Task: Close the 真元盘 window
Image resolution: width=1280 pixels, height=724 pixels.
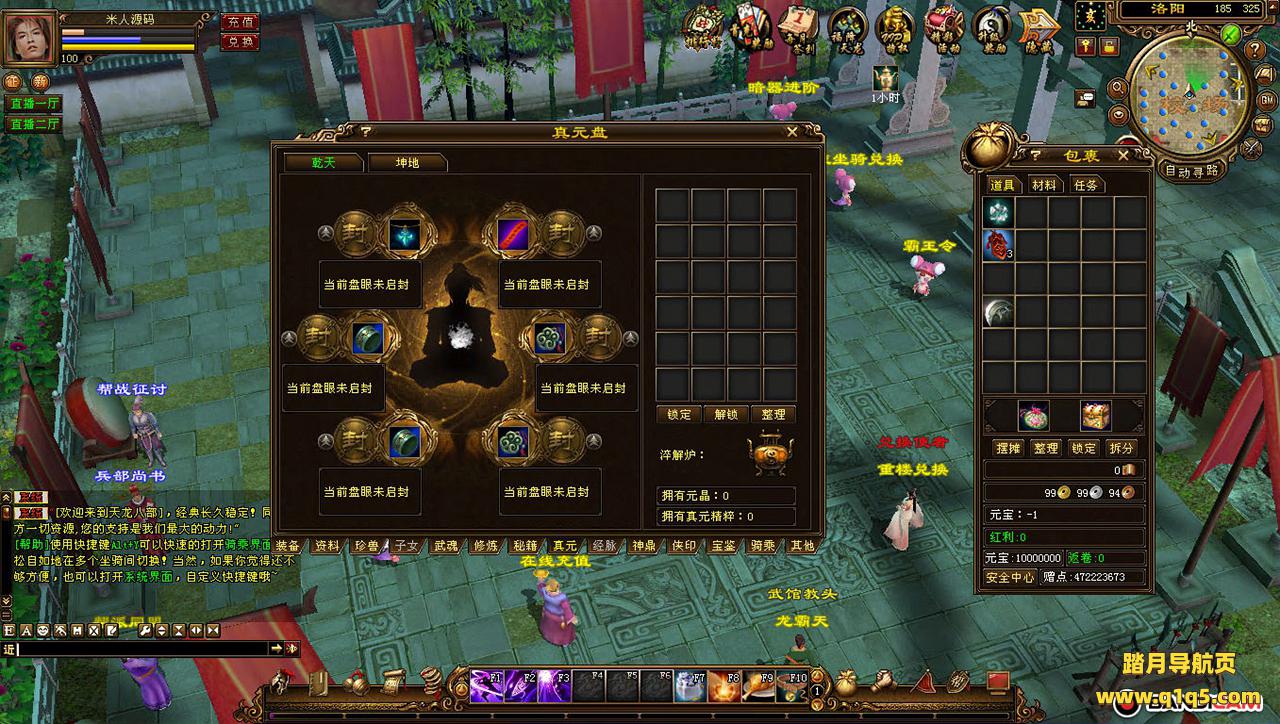Action: (792, 131)
